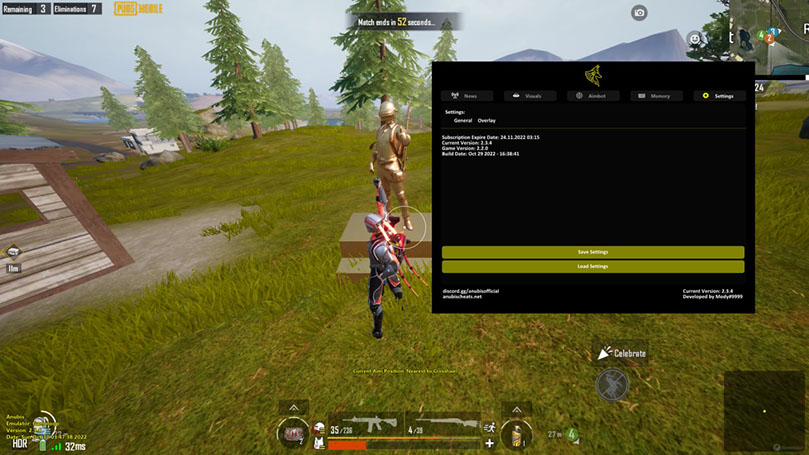Viewport: 809px width, 455px height.
Task: Expand the arrow above the backpack
Action: point(293,408)
